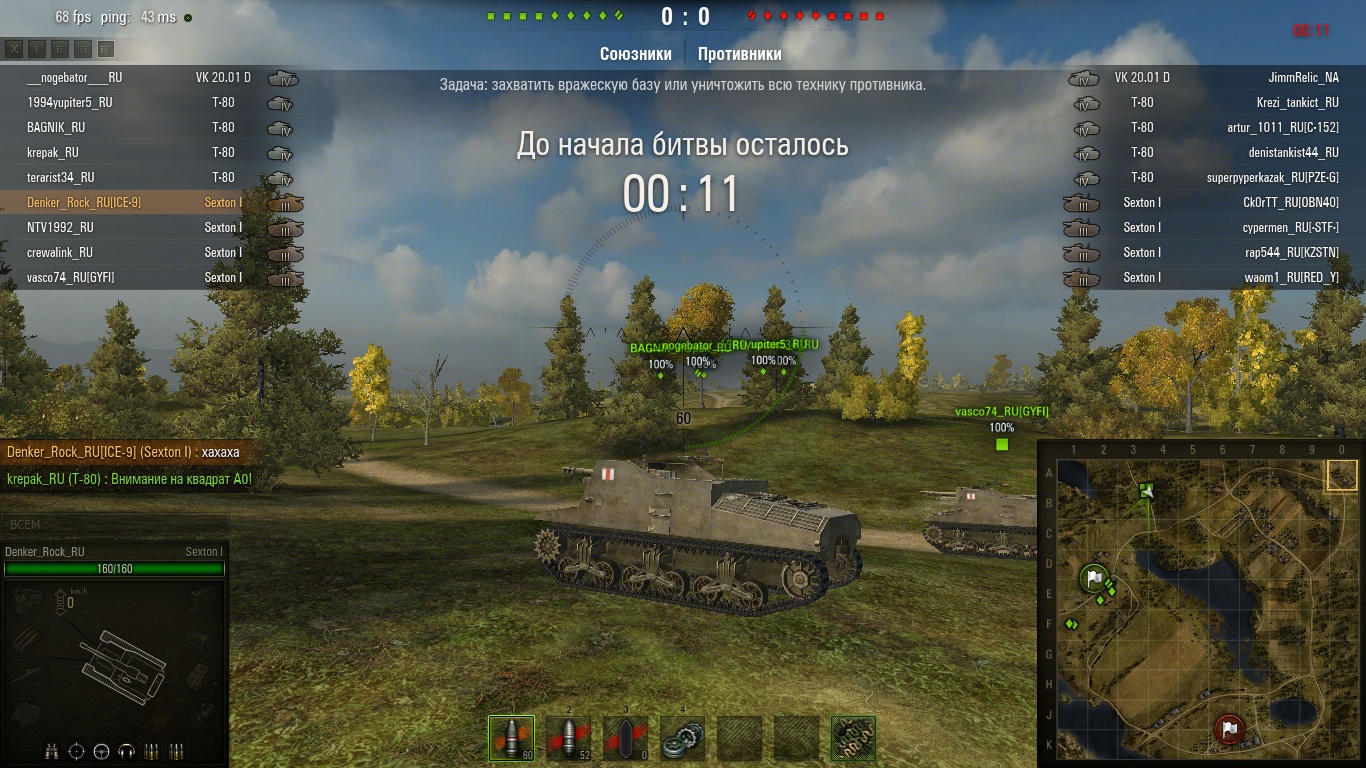Switch to the Союзники tab
Viewport: 1366px width, 768px height.
click(x=635, y=54)
